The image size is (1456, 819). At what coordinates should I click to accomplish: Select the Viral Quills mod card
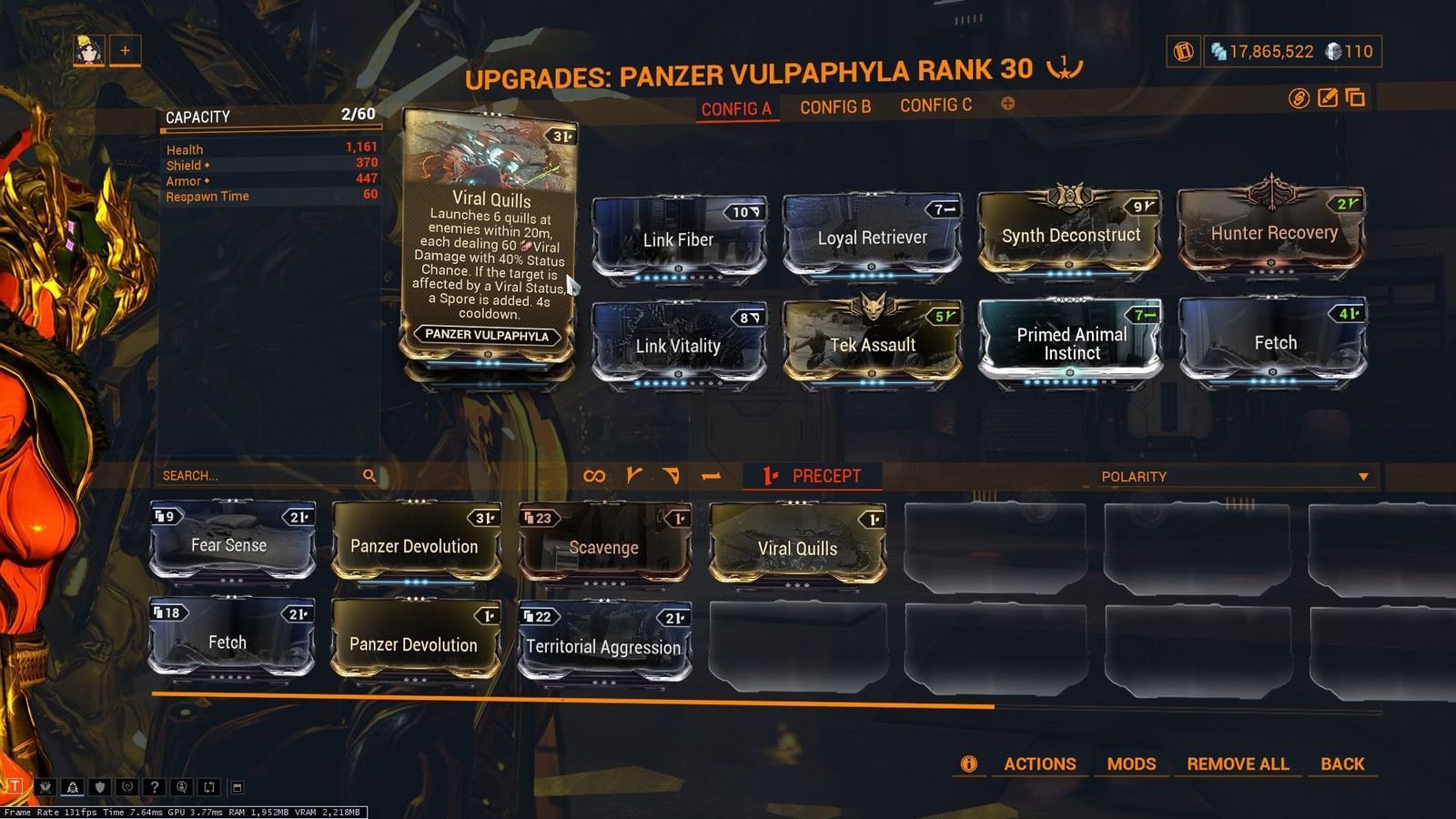[x=797, y=543]
